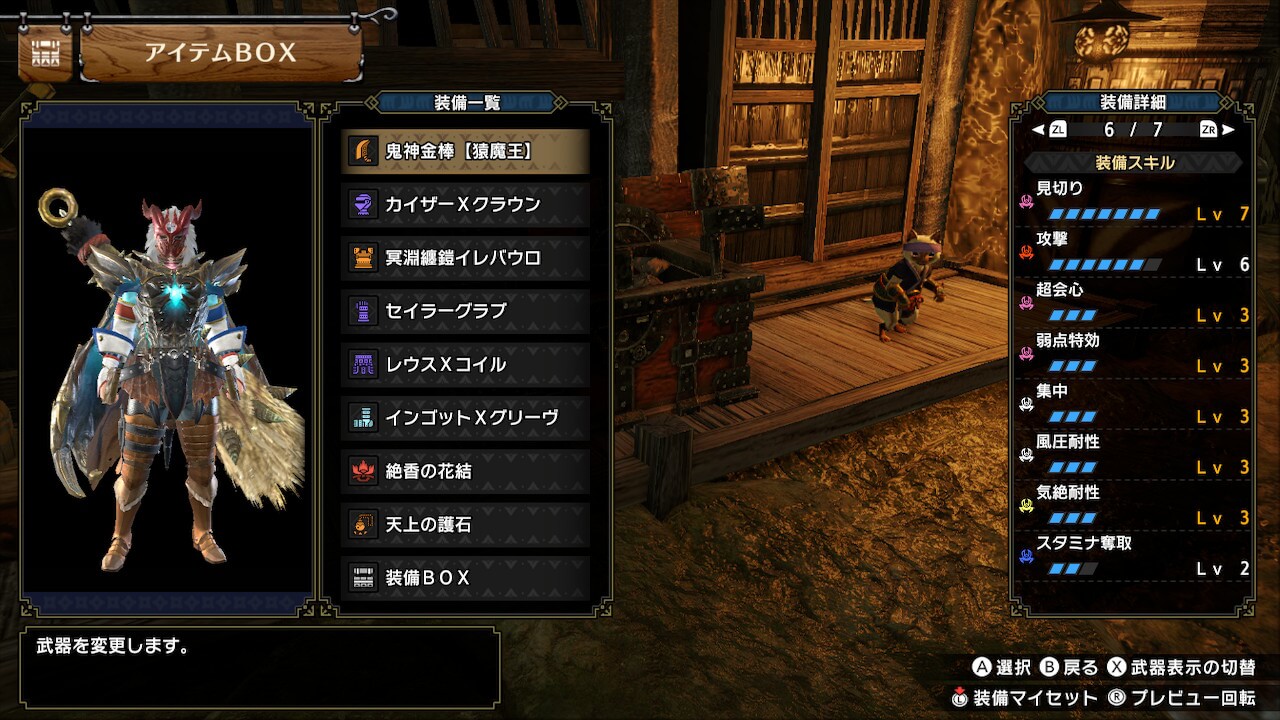Open the セイラーグラブ arm armor slot

coord(465,311)
